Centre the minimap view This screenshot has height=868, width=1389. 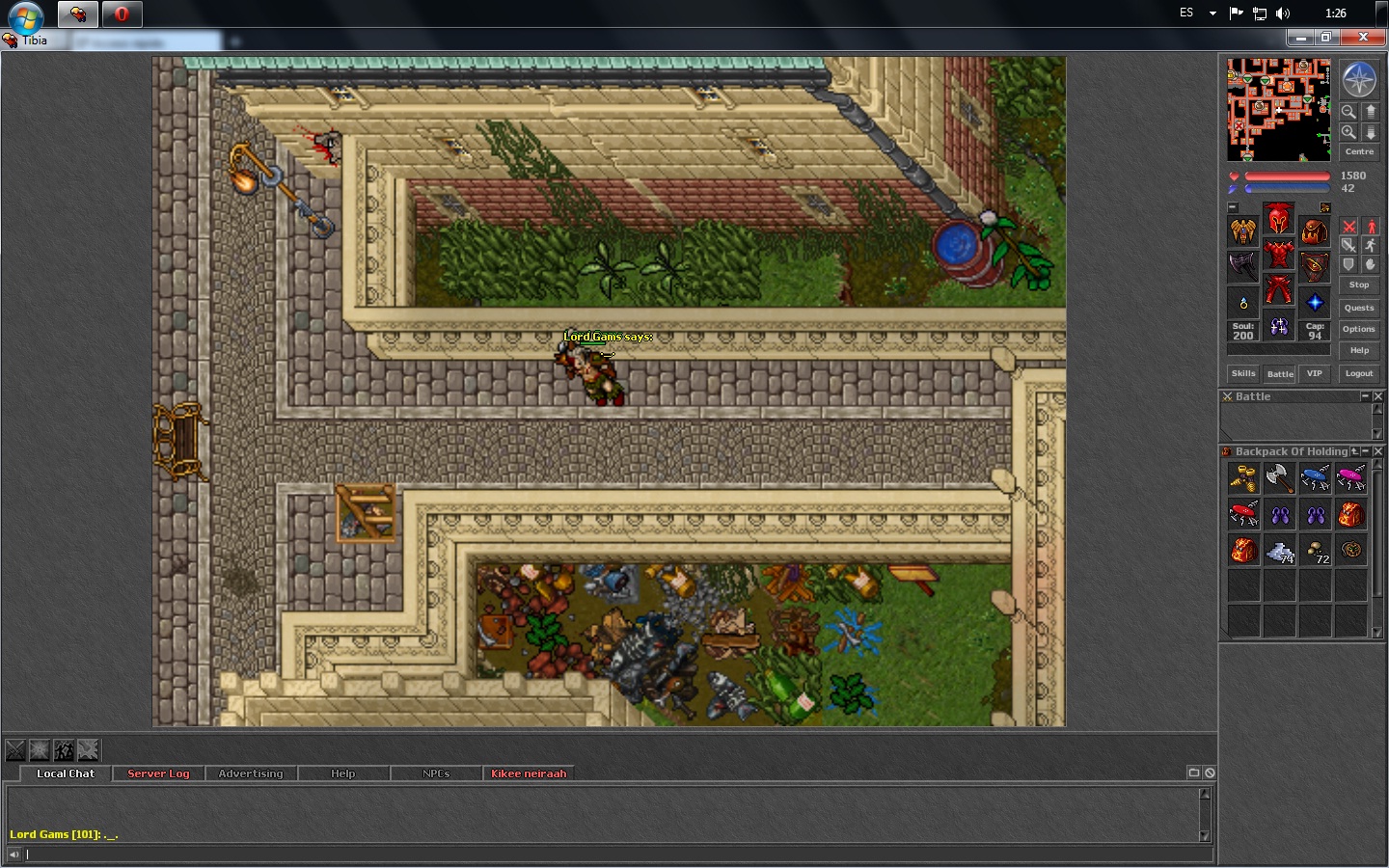click(x=1359, y=151)
